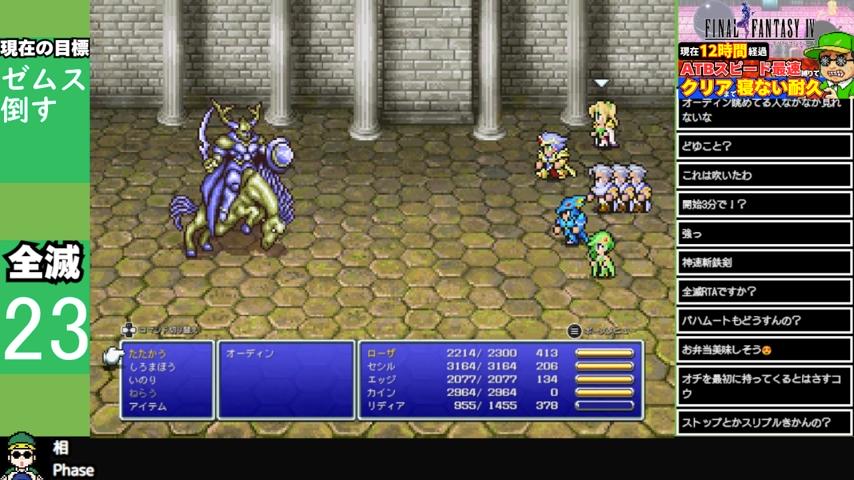Target オーディン in the enemy list

(x=250, y=354)
